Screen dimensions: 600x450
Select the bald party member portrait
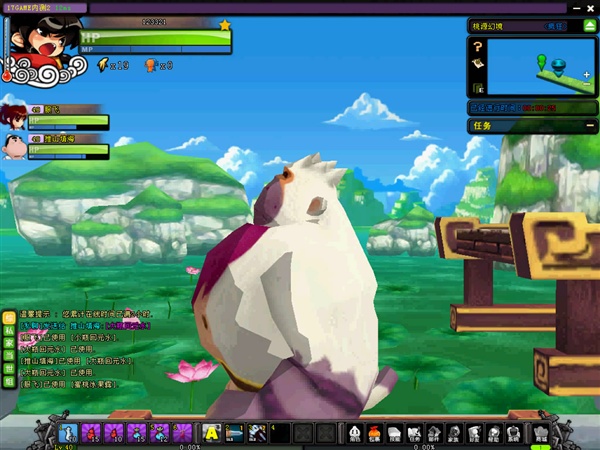pyautogui.click(x=14, y=146)
